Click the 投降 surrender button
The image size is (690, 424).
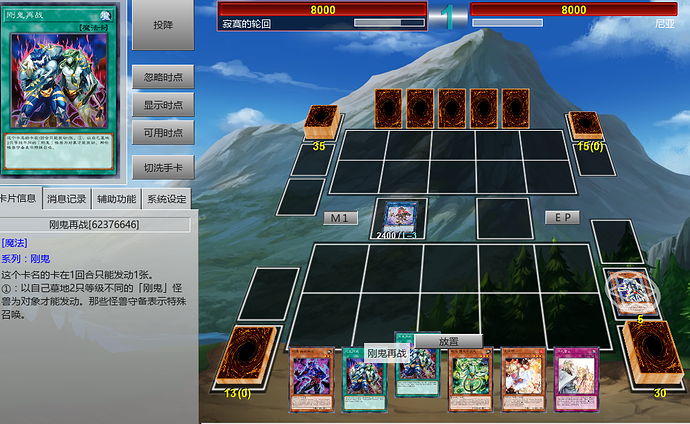[163, 25]
